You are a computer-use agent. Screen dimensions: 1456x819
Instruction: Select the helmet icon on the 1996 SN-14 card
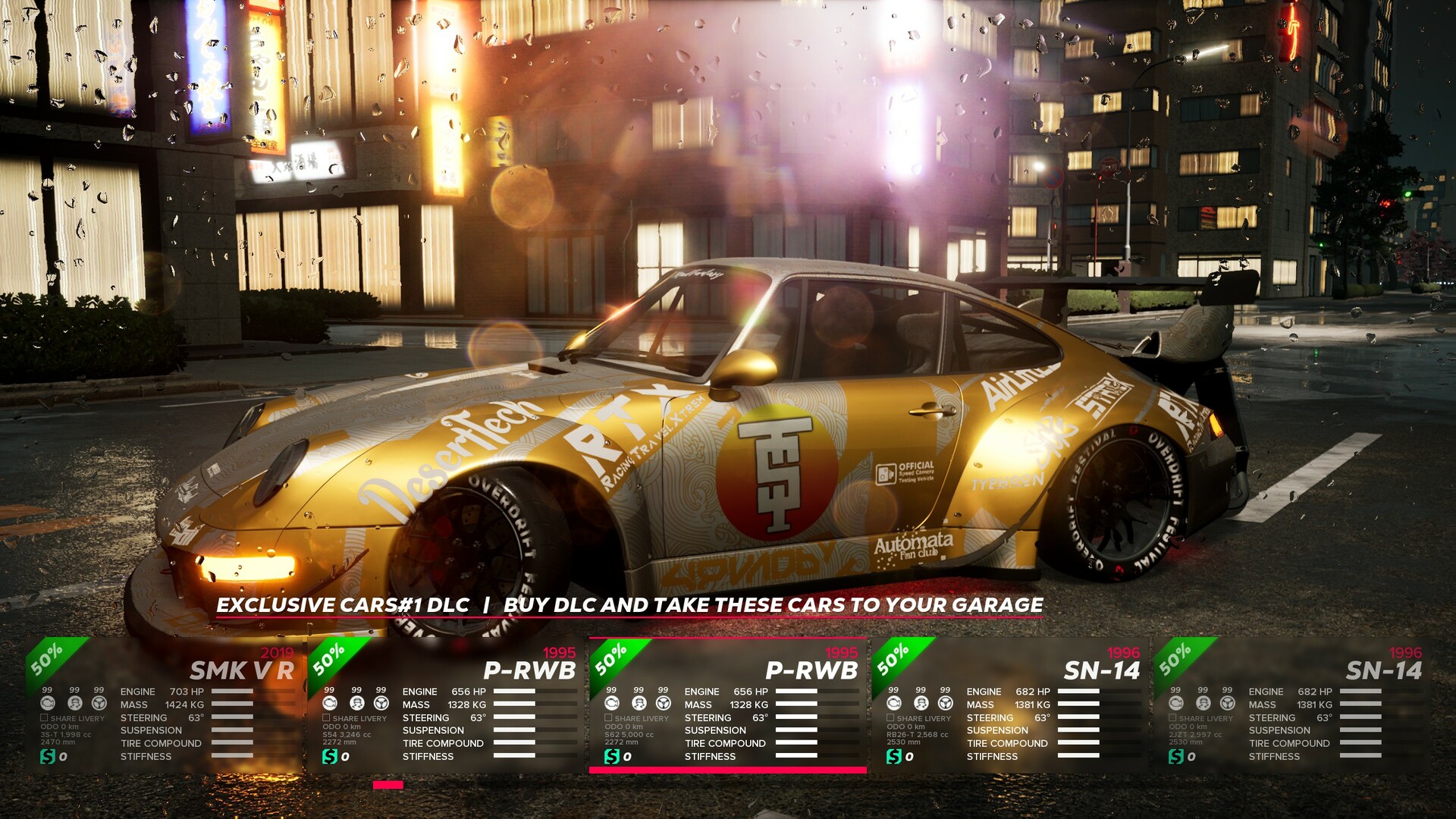(920, 704)
